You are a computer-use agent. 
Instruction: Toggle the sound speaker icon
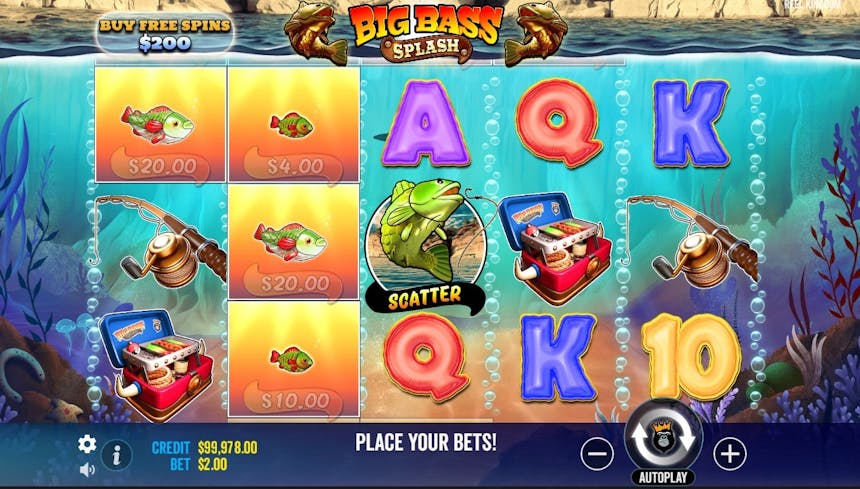point(87,468)
